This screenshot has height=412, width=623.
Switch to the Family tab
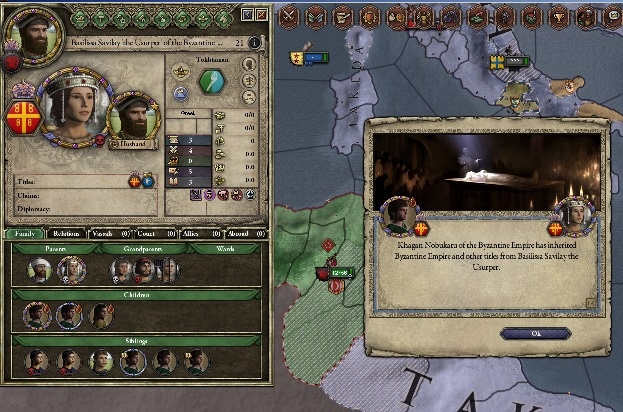[x=25, y=233]
